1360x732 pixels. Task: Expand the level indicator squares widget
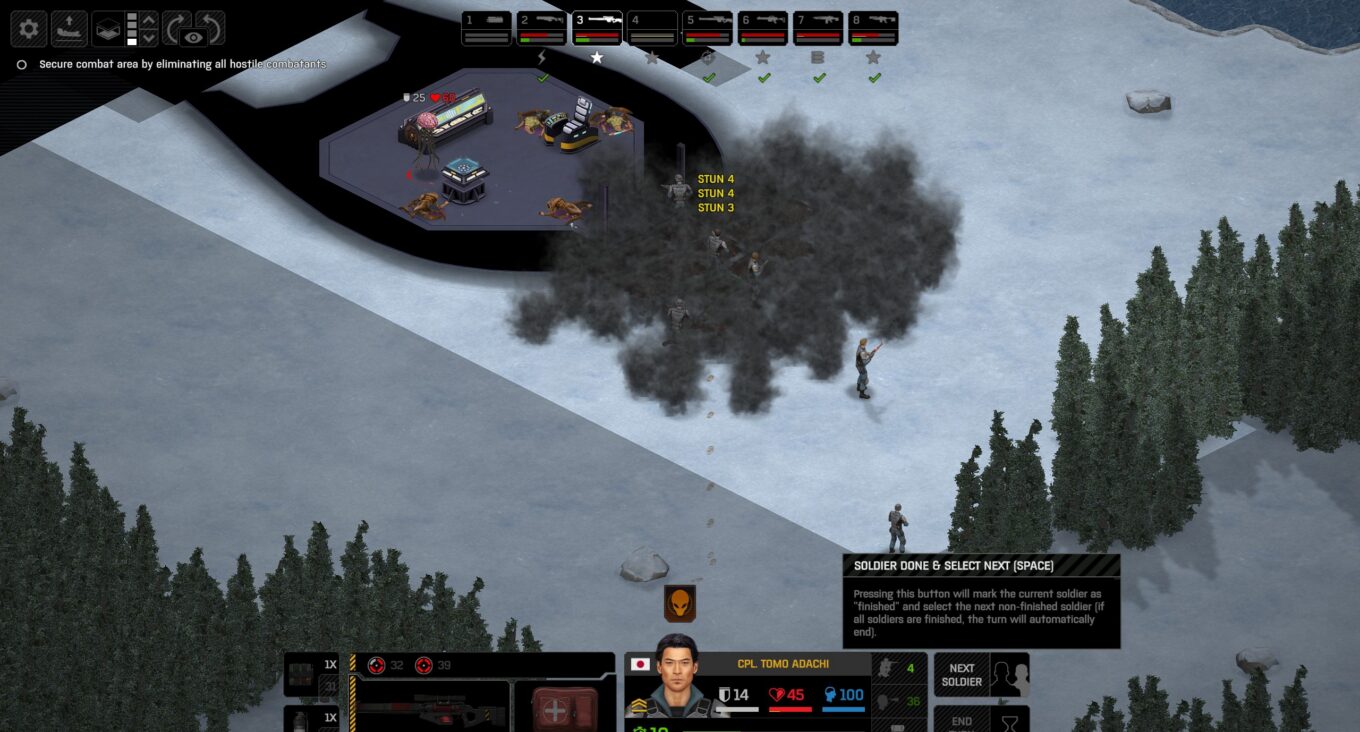131,28
